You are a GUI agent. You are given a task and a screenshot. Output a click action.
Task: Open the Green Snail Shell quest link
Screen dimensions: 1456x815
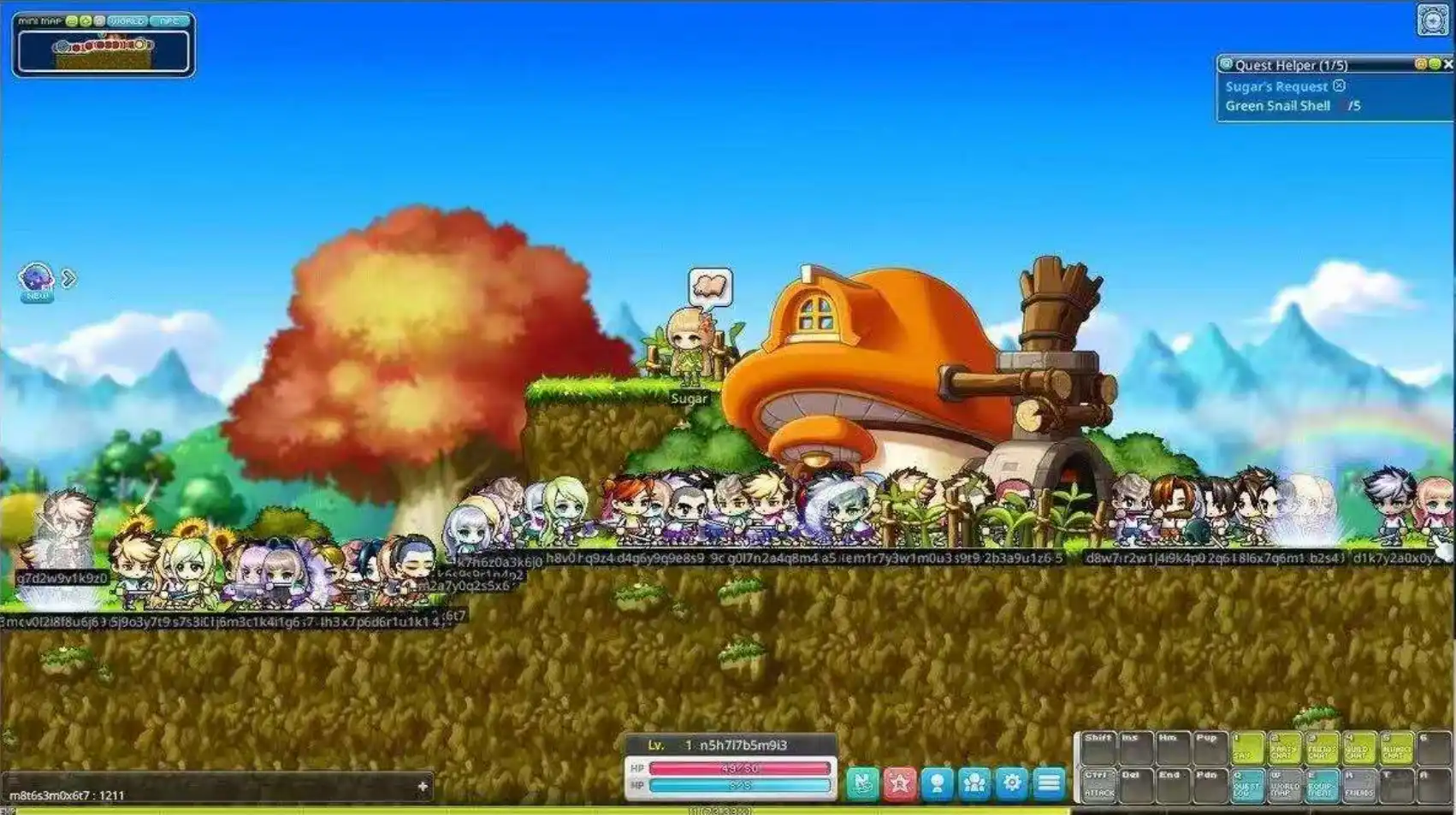click(x=1279, y=106)
